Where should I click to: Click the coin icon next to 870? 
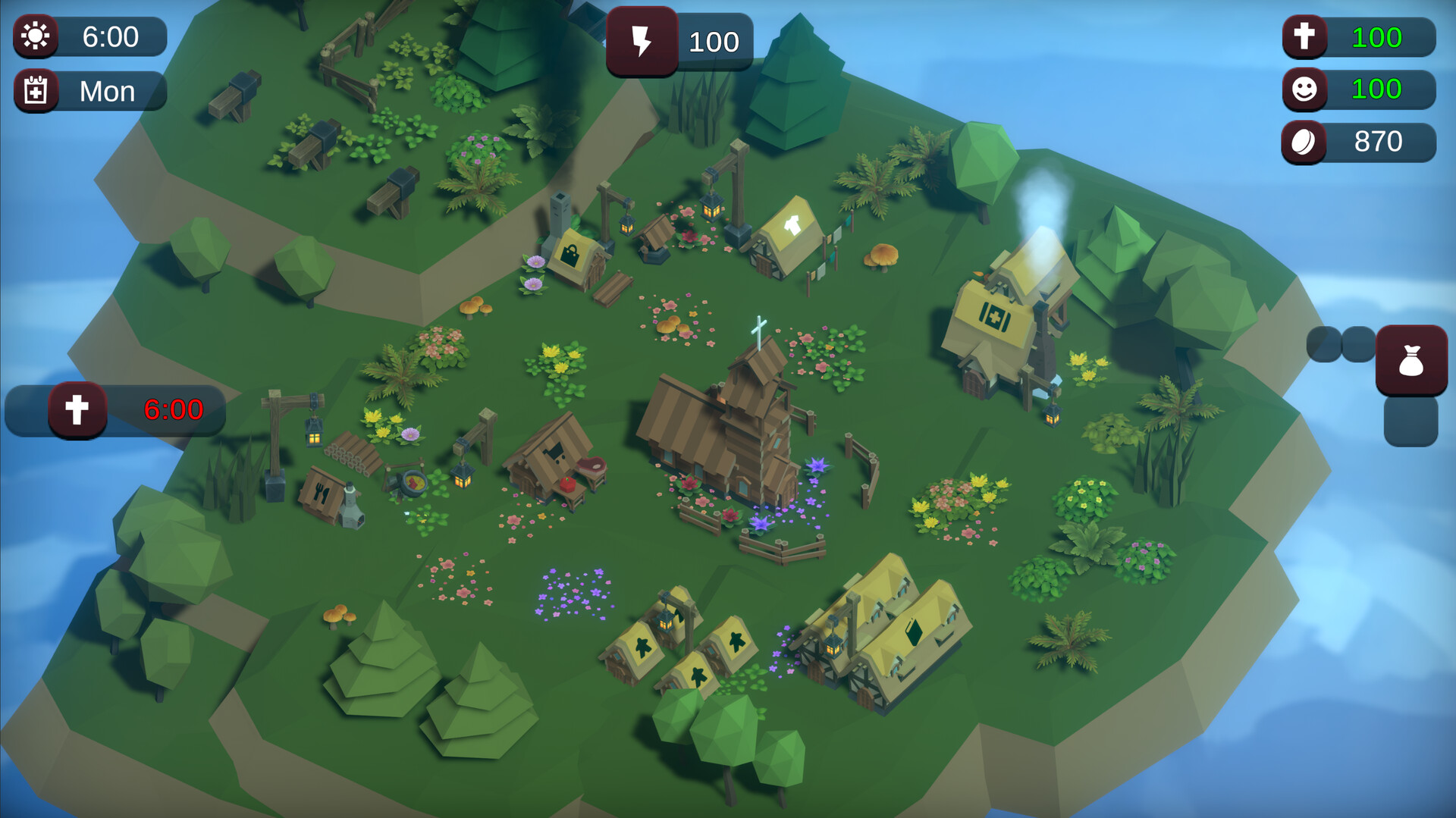1304,142
